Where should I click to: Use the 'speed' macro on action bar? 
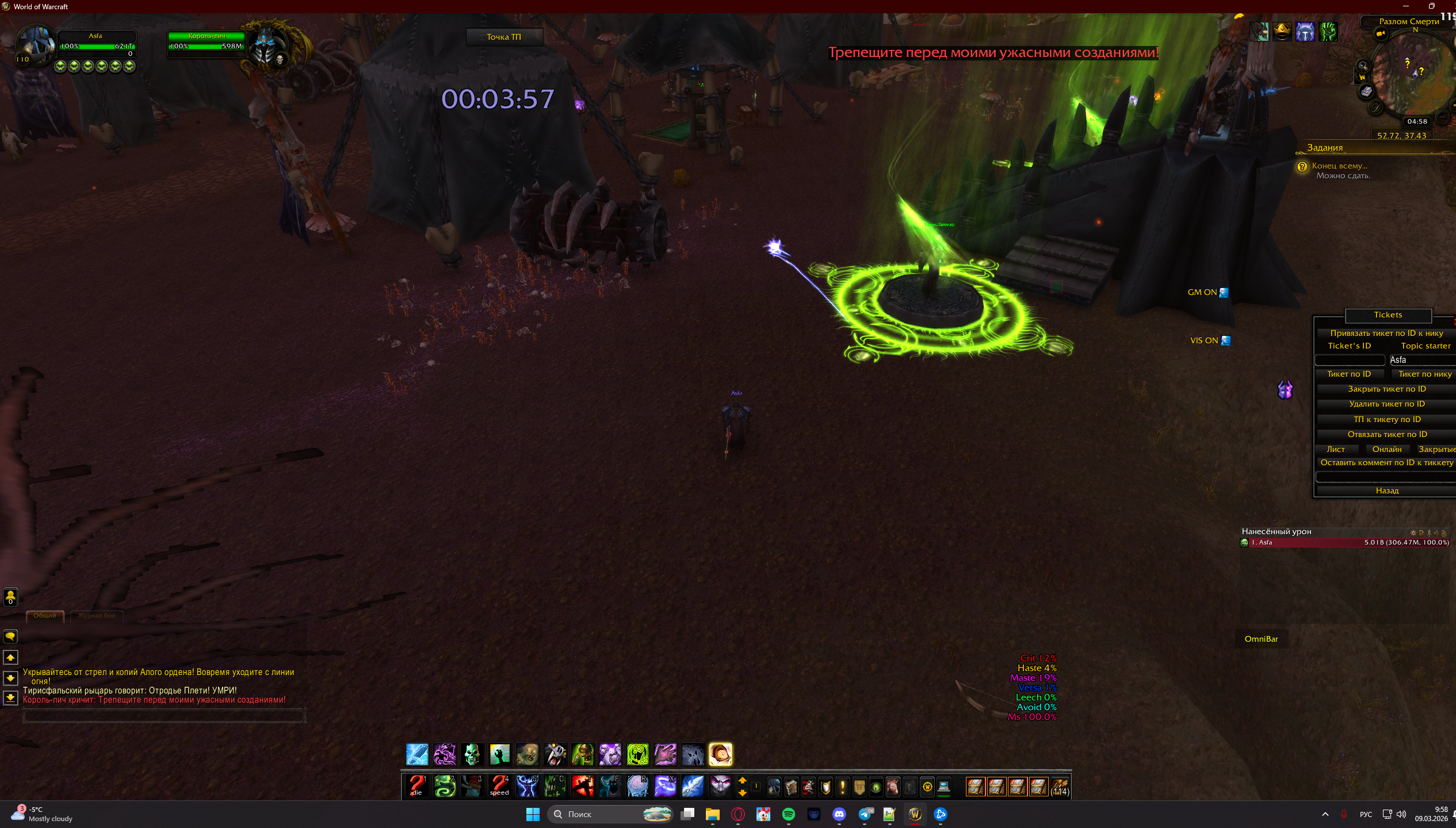click(x=499, y=786)
